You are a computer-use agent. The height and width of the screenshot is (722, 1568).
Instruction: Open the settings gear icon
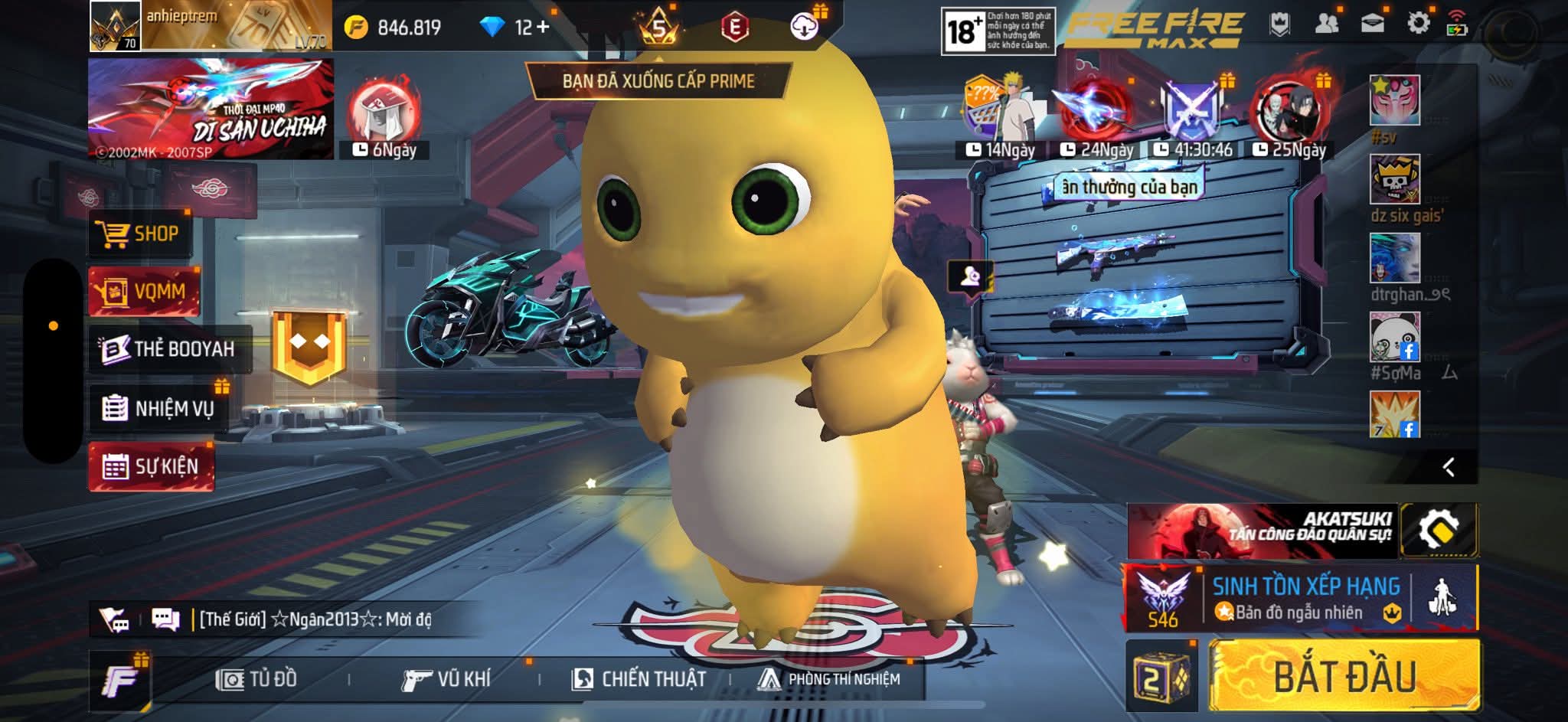1418,24
